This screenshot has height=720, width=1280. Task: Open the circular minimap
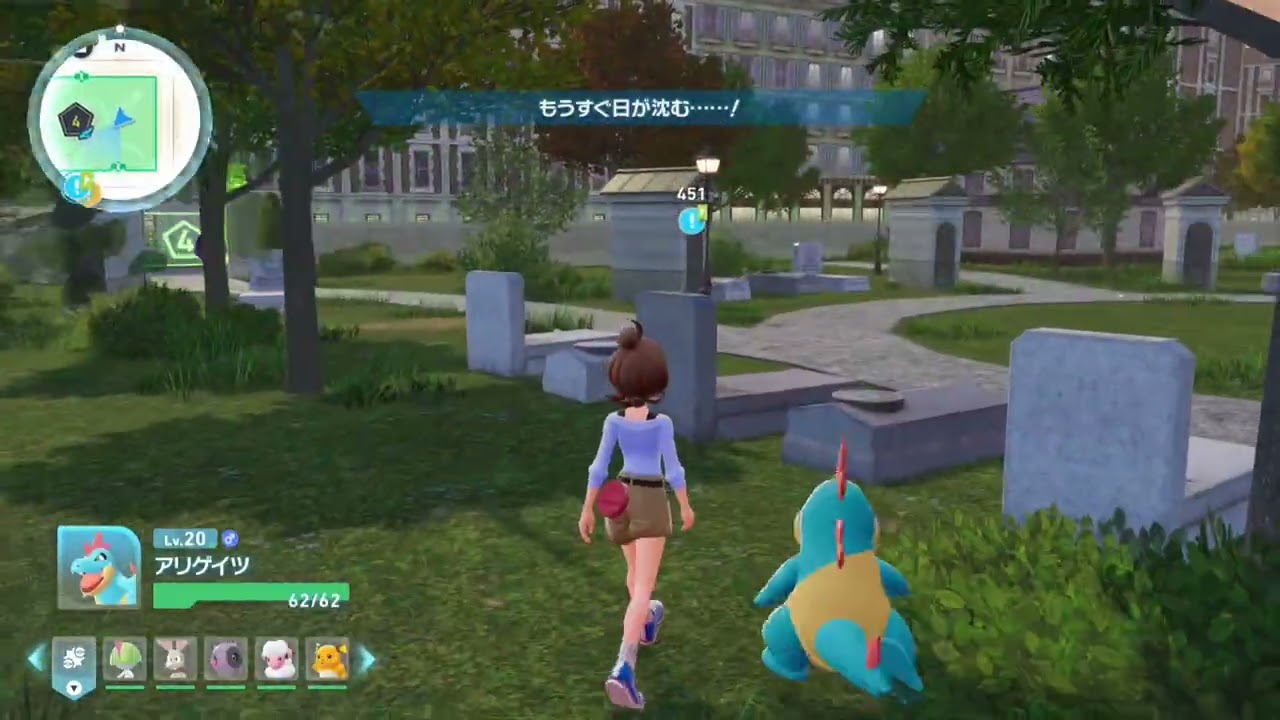(x=120, y=120)
